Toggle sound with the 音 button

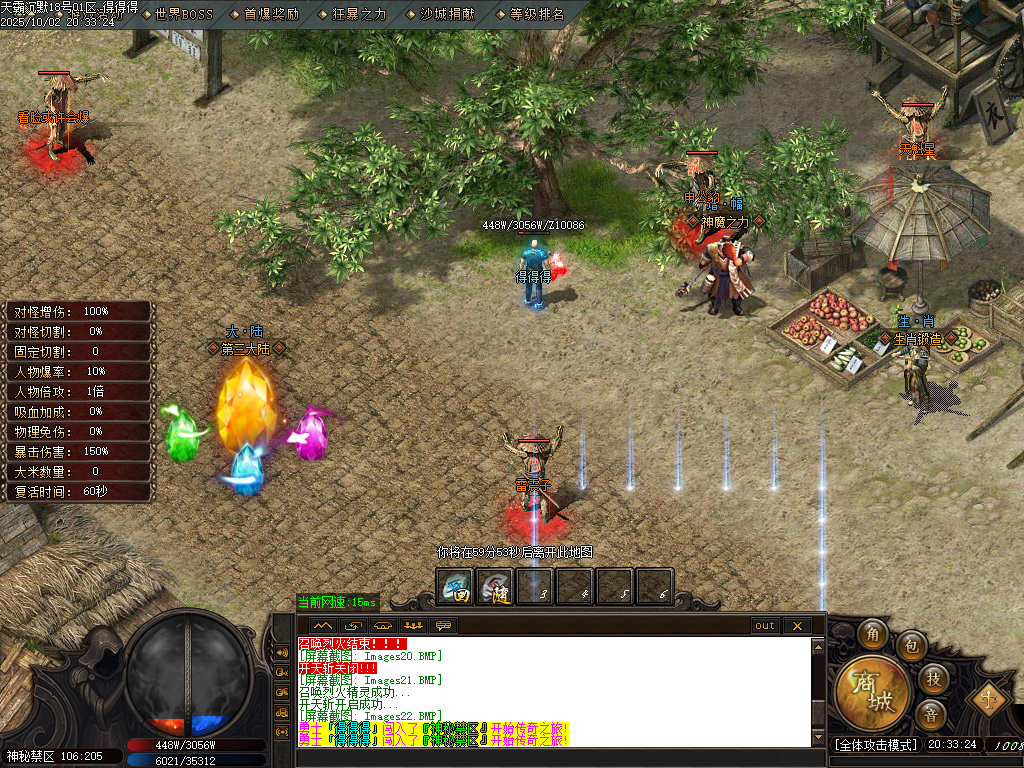click(x=931, y=715)
